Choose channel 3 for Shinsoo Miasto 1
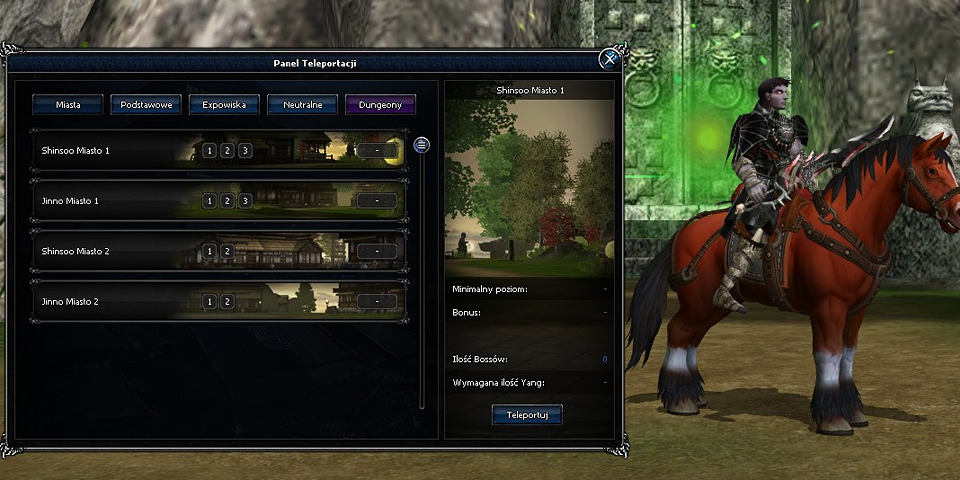 (245, 151)
